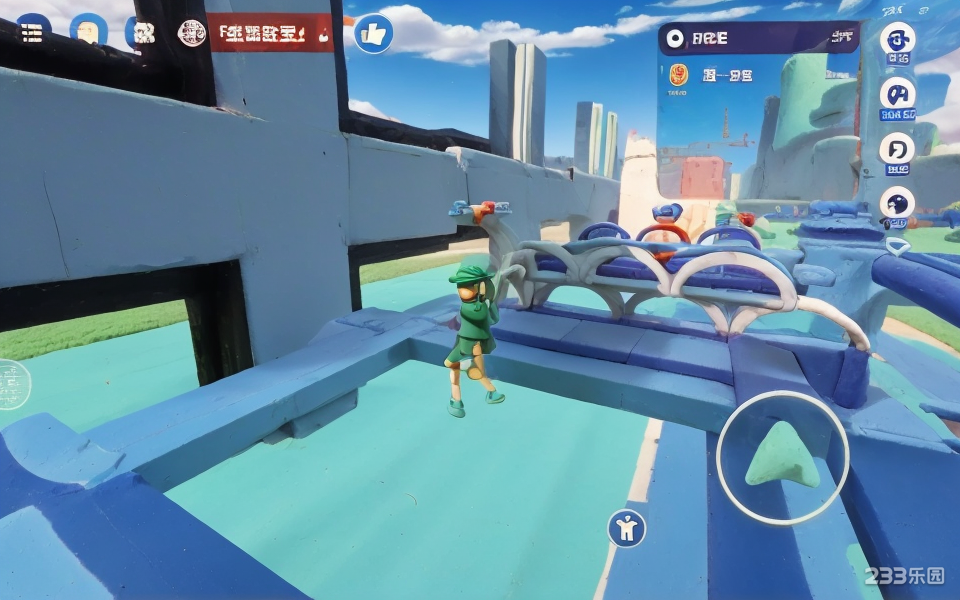The image size is (960, 600).
Task: Open the hamburger list menu
Action: point(32,31)
